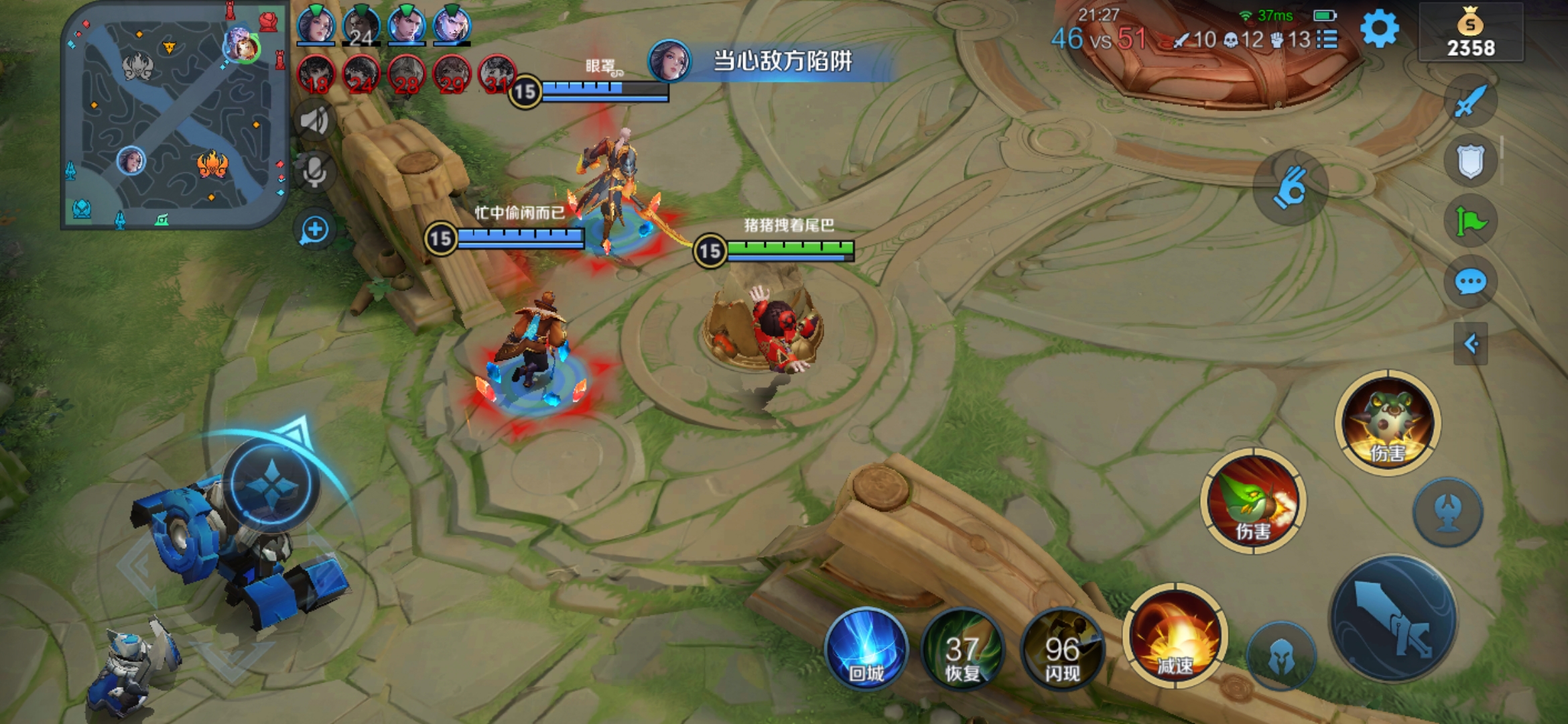Open the settings gear menu
The width and height of the screenshot is (1568, 724).
(x=1380, y=30)
